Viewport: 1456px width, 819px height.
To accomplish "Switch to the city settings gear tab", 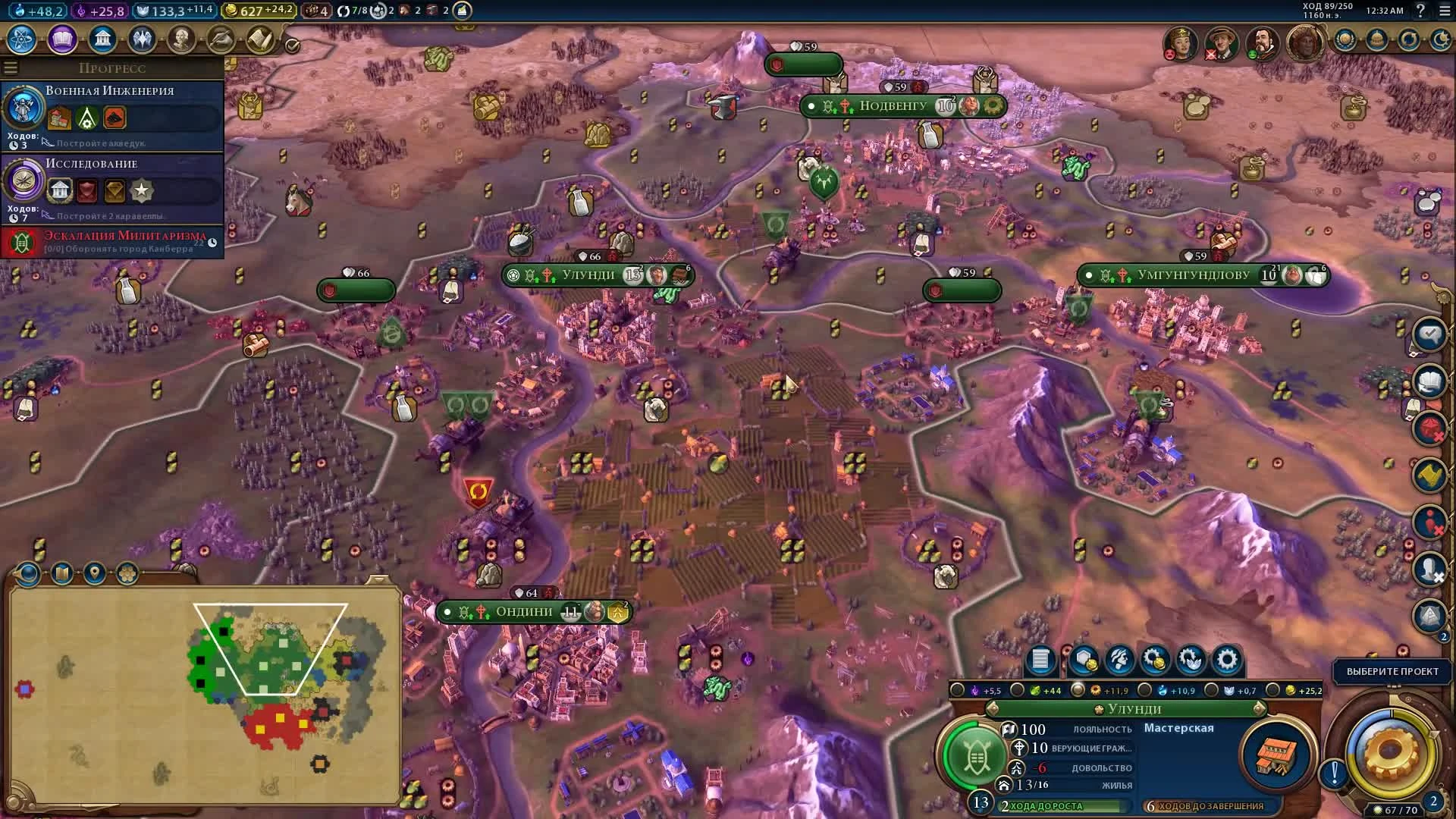I will (1226, 661).
